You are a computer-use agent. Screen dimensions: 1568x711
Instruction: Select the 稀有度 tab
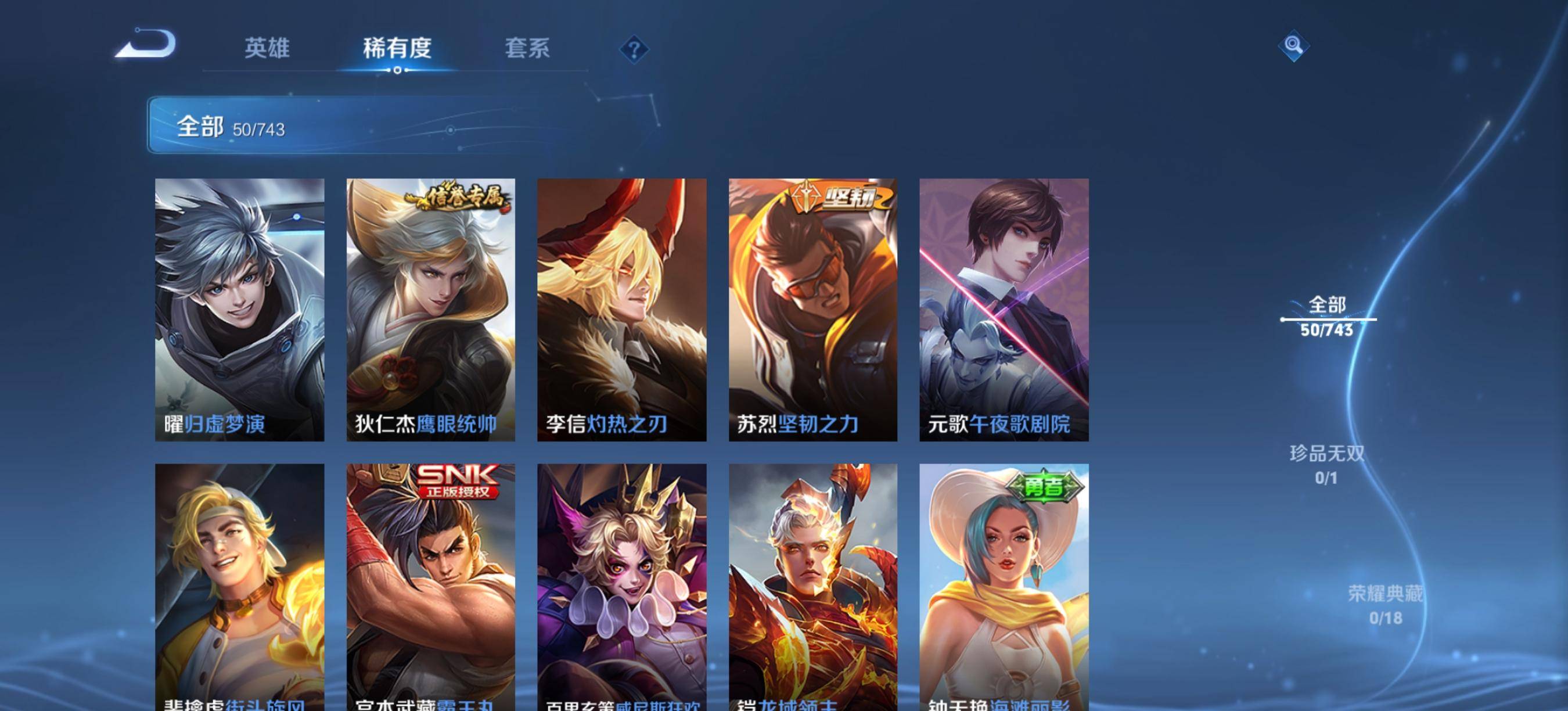pyautogui.click(x=397, y=48)
